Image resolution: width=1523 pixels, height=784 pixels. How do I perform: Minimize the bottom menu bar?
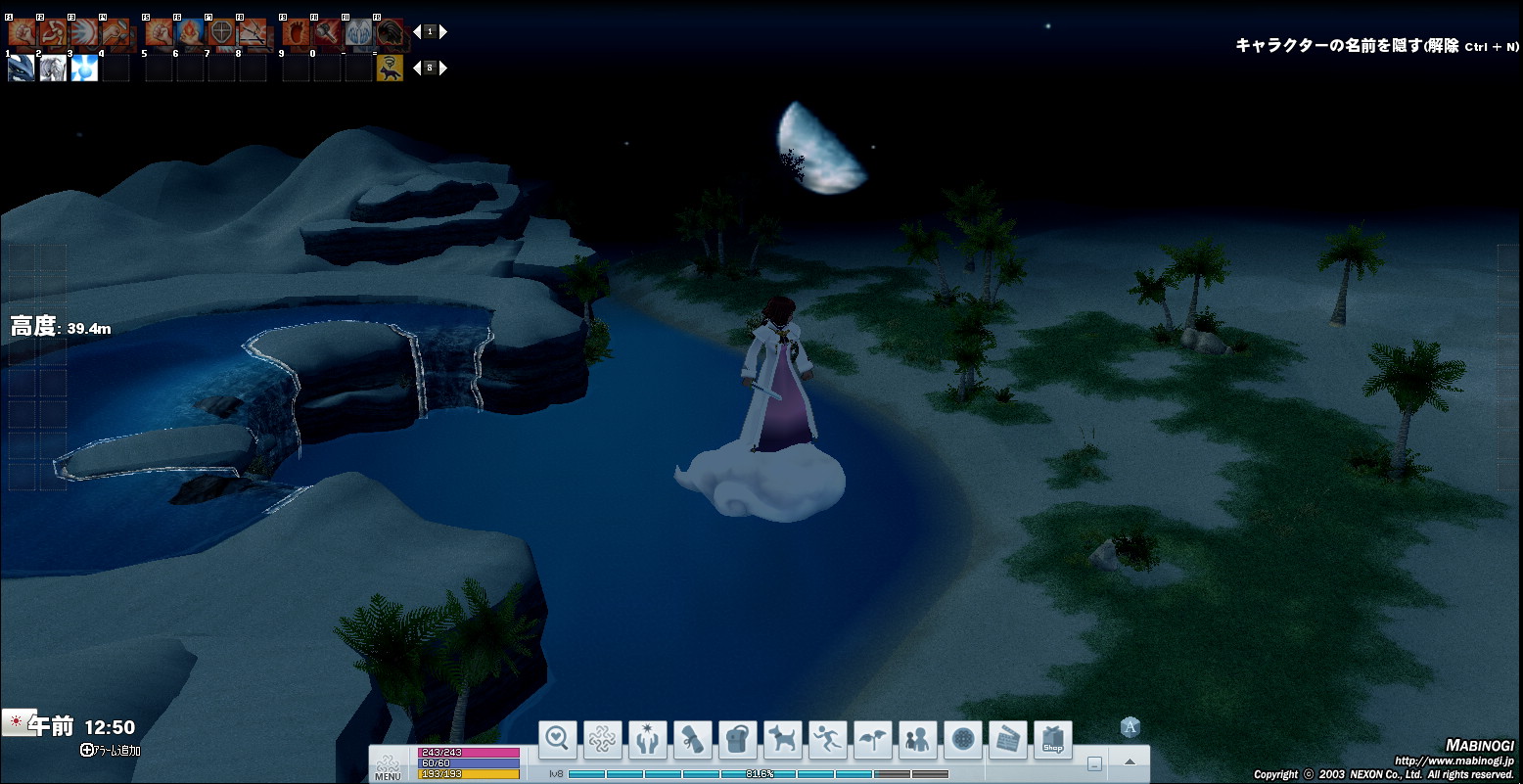[1094, 763]
